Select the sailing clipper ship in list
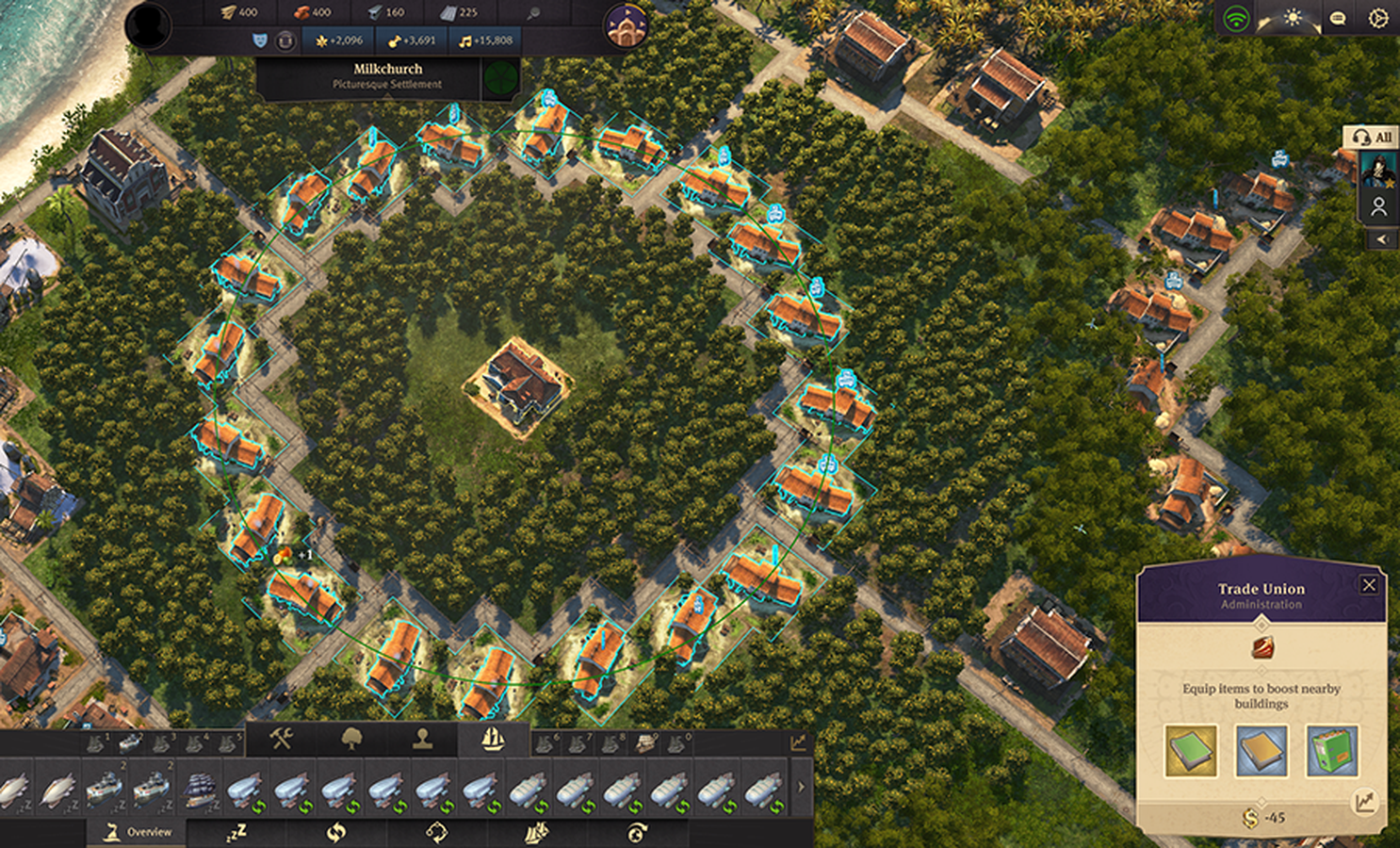This screenshot has width=1400, height=848. pos(199,790)
